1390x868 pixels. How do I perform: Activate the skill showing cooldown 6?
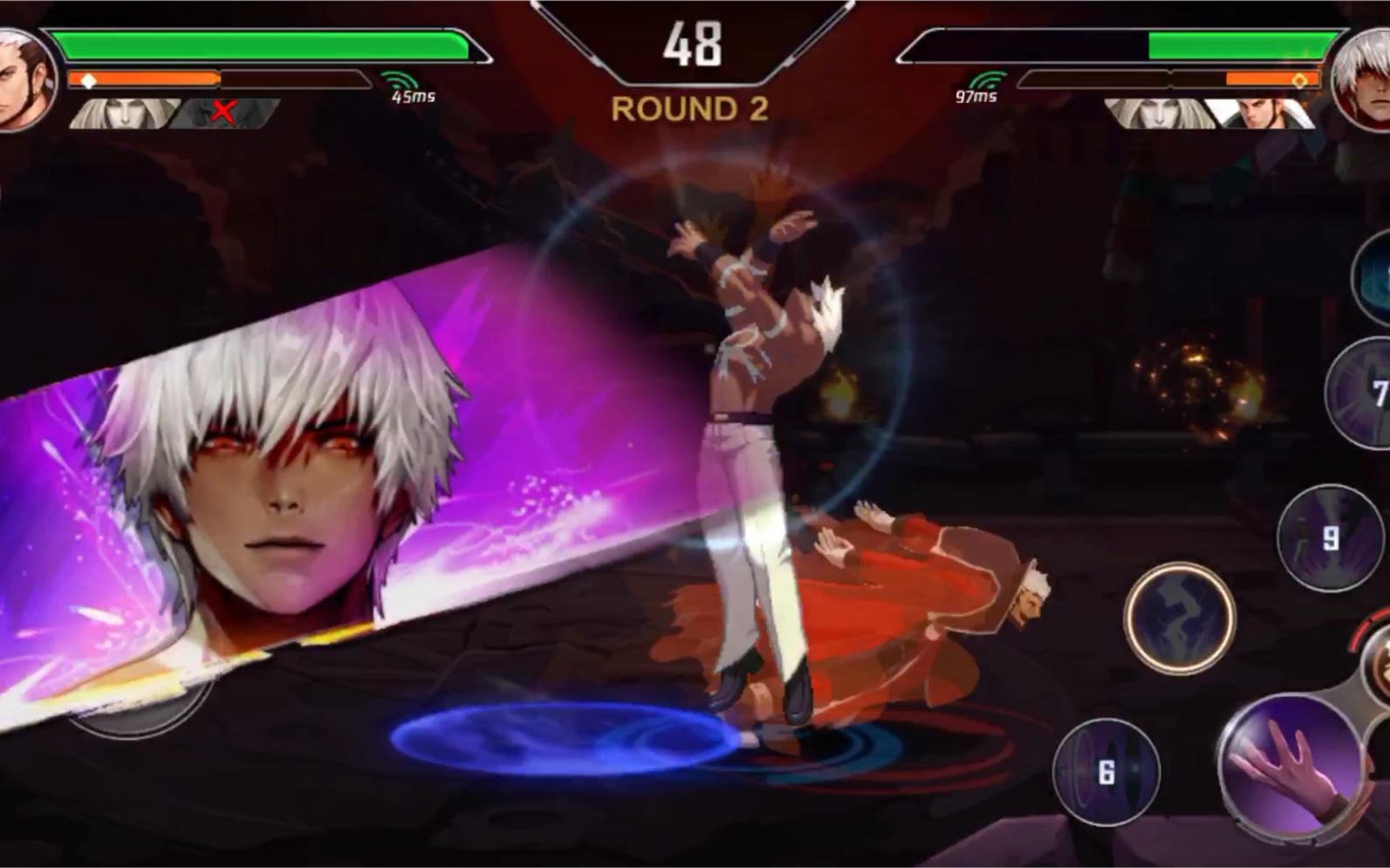(x=1106, y=772)
